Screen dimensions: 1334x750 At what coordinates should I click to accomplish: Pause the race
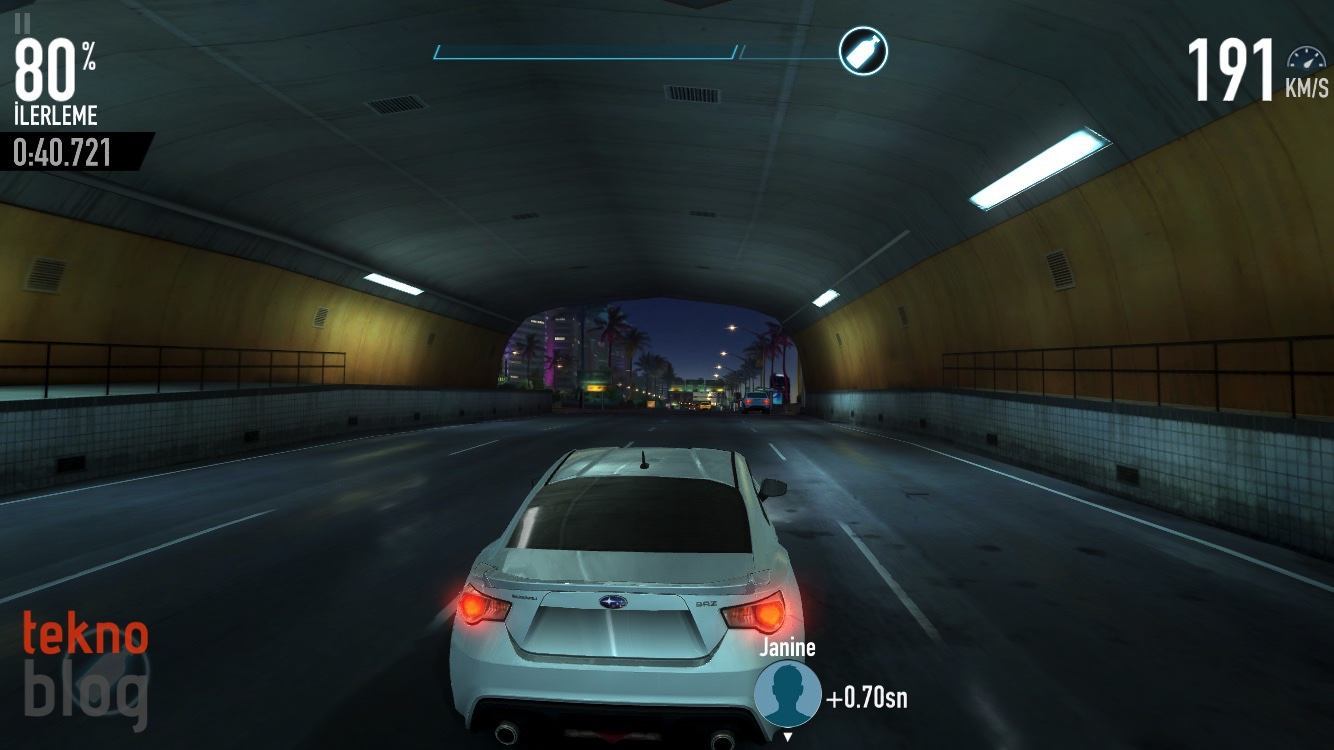pyautogui.click(x=23, y=22)
